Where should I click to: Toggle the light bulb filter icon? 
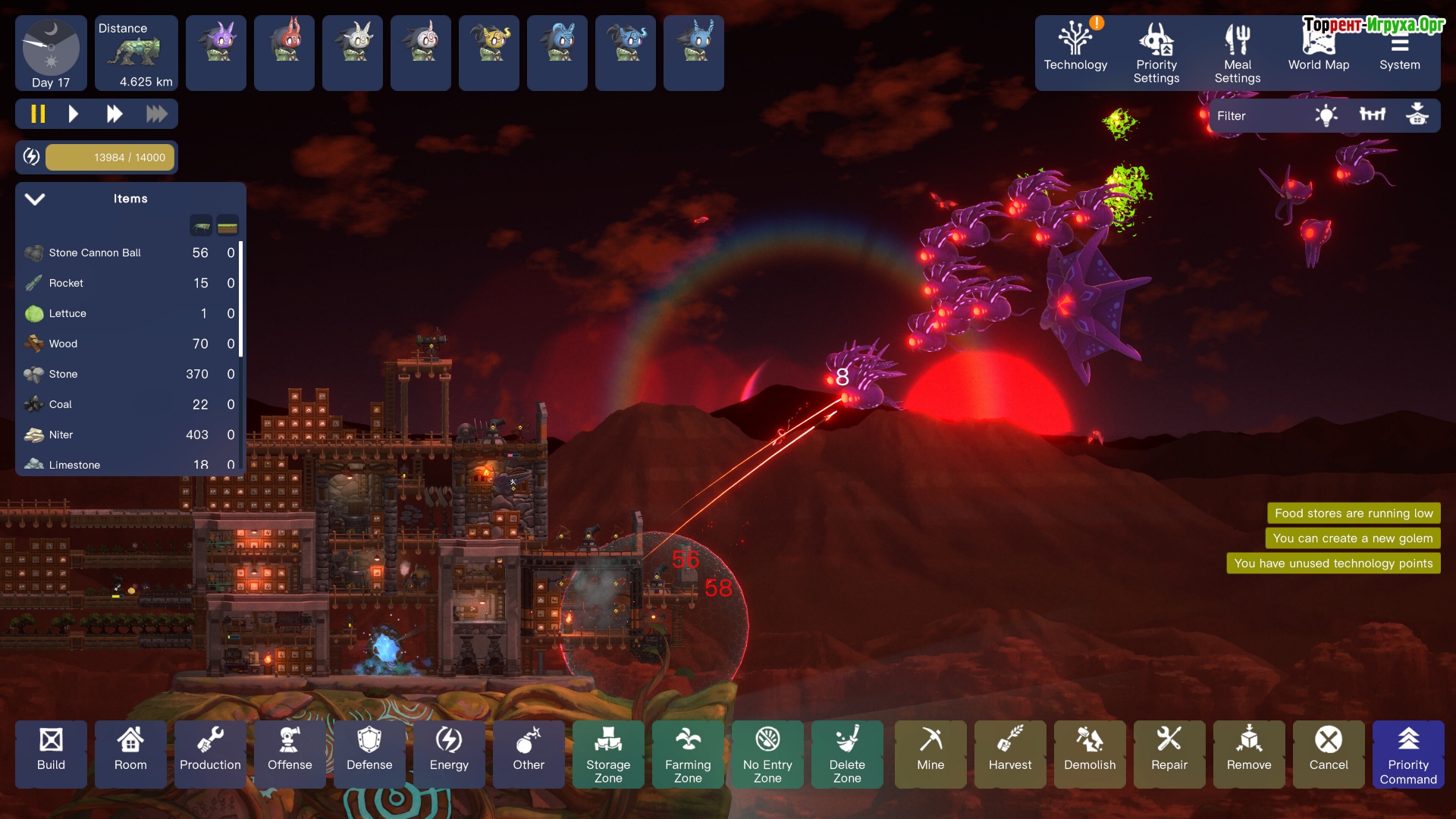[1326, 116]
